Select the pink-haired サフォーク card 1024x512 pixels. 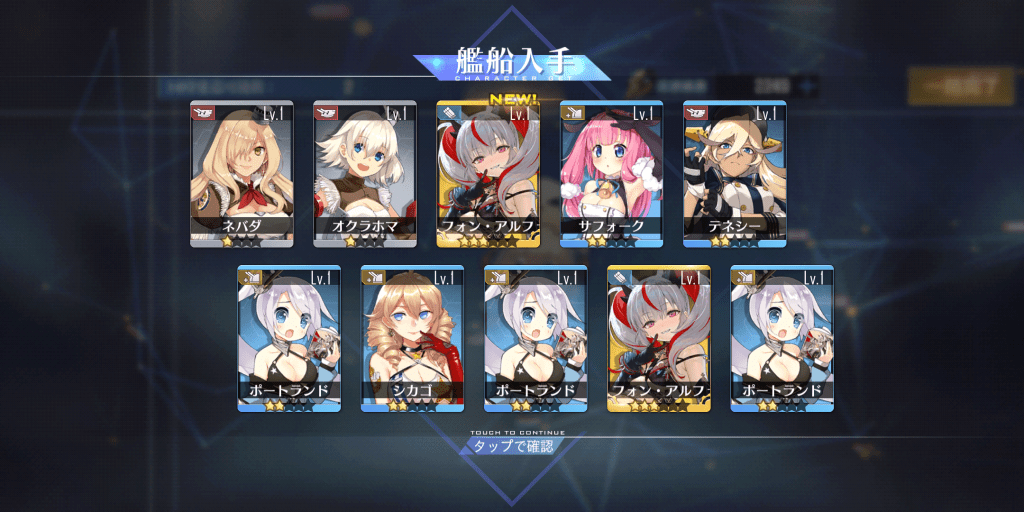click(x=611, y=174)
